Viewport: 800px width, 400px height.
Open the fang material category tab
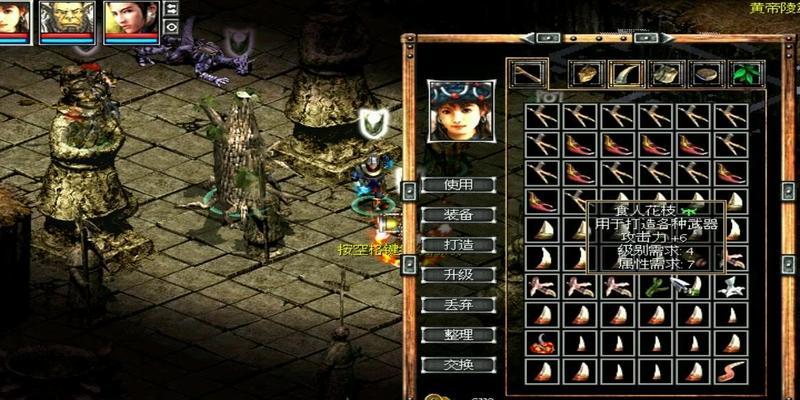624,74
